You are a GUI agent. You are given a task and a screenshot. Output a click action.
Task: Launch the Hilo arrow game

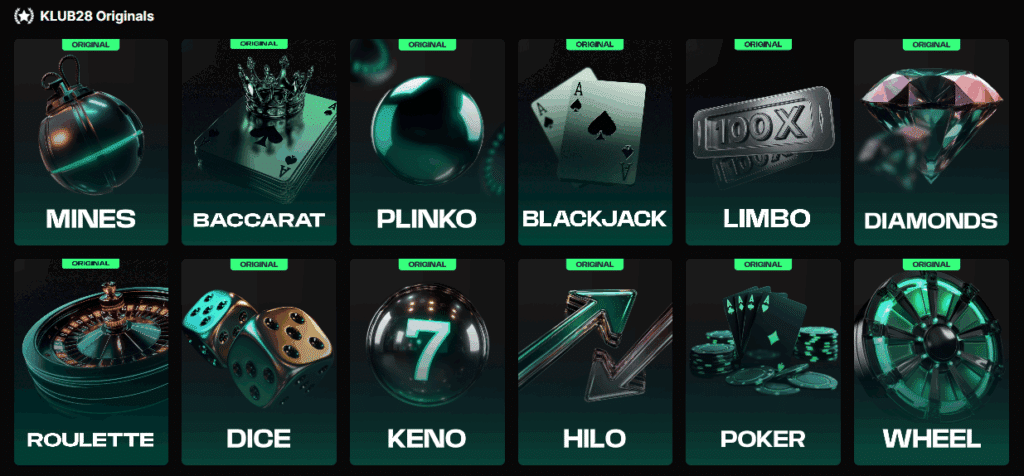point(595,360)
